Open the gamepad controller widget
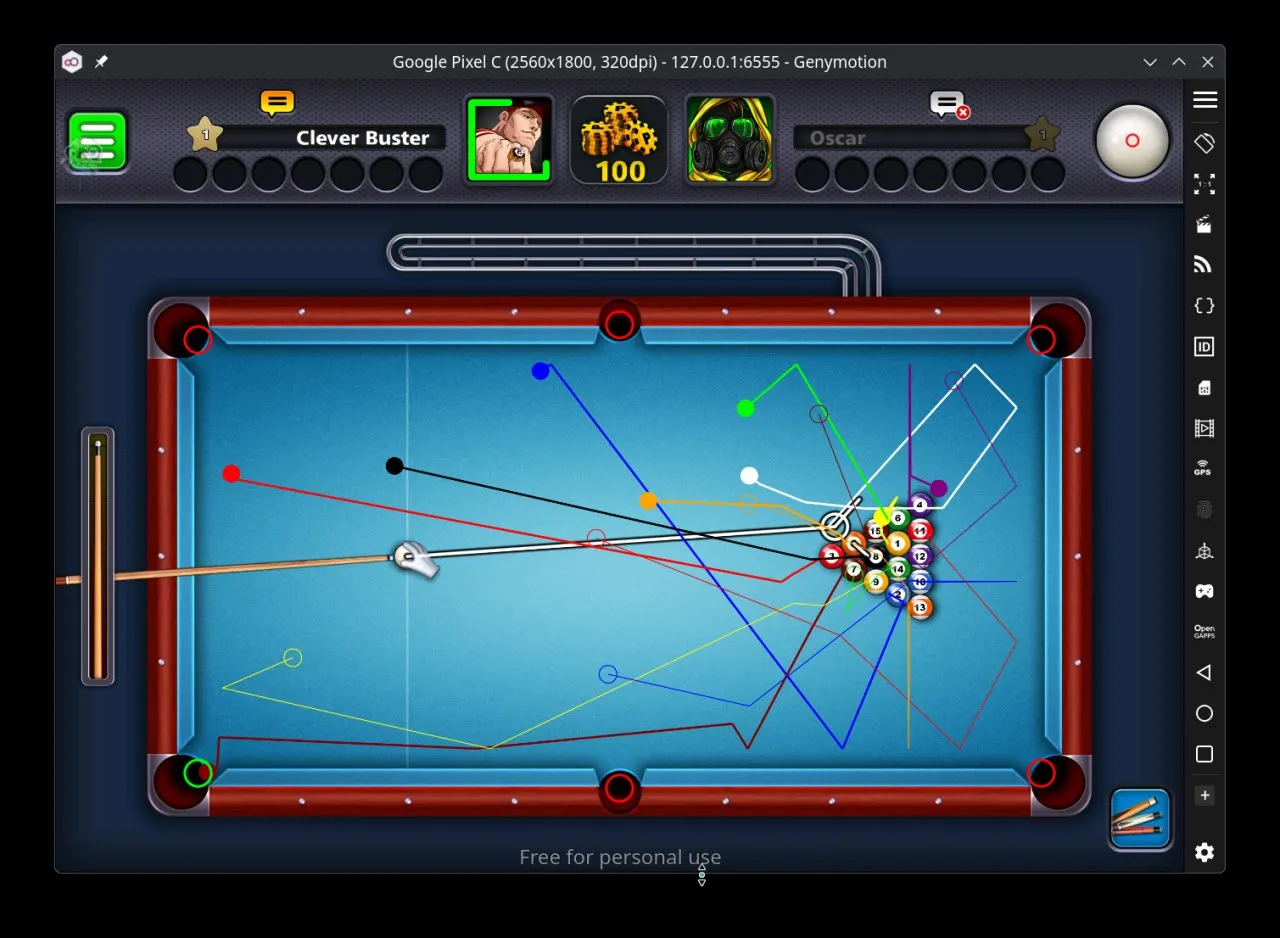 tap(1204, 590)
